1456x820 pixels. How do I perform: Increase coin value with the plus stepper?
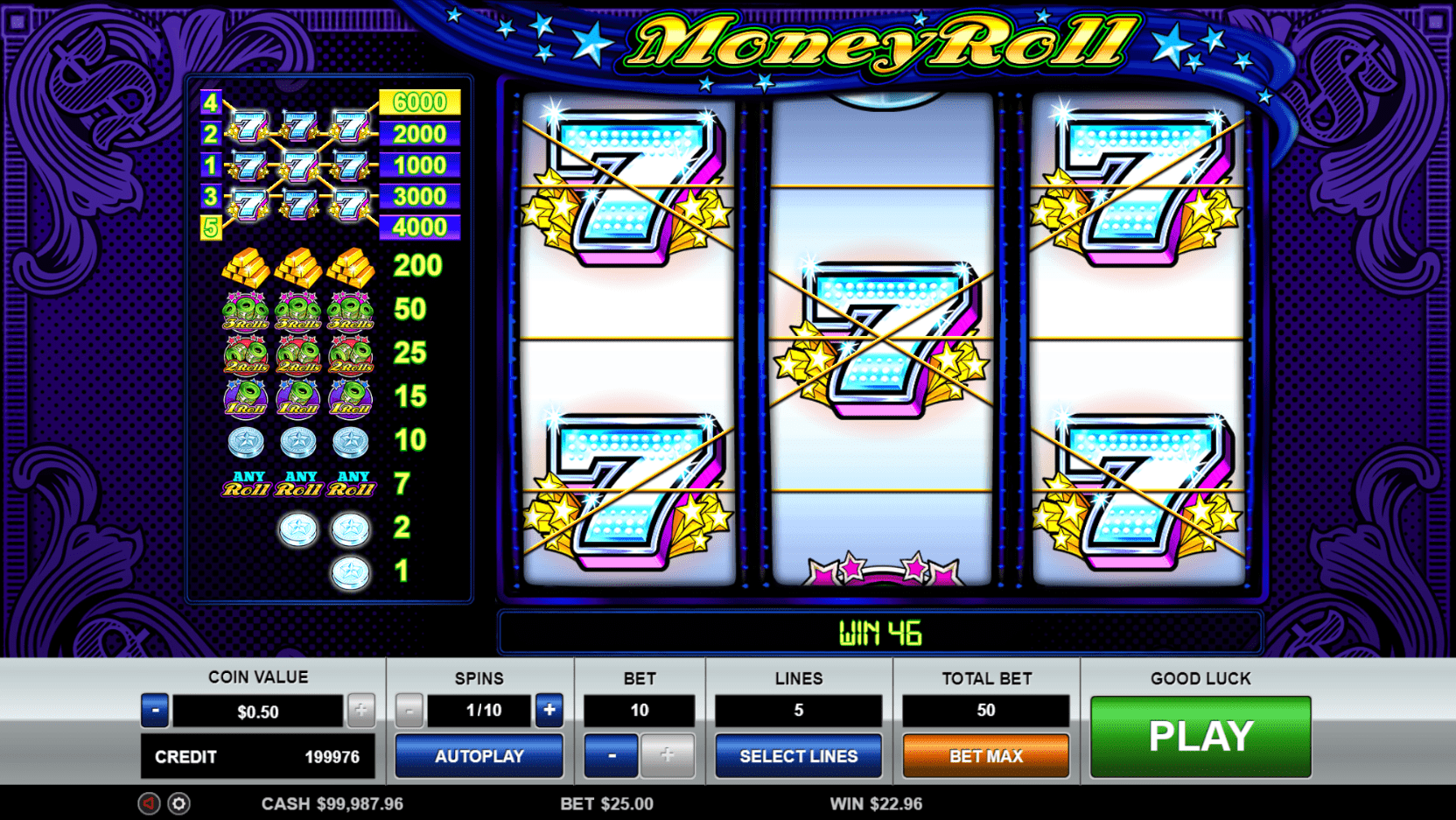[361, 711]
